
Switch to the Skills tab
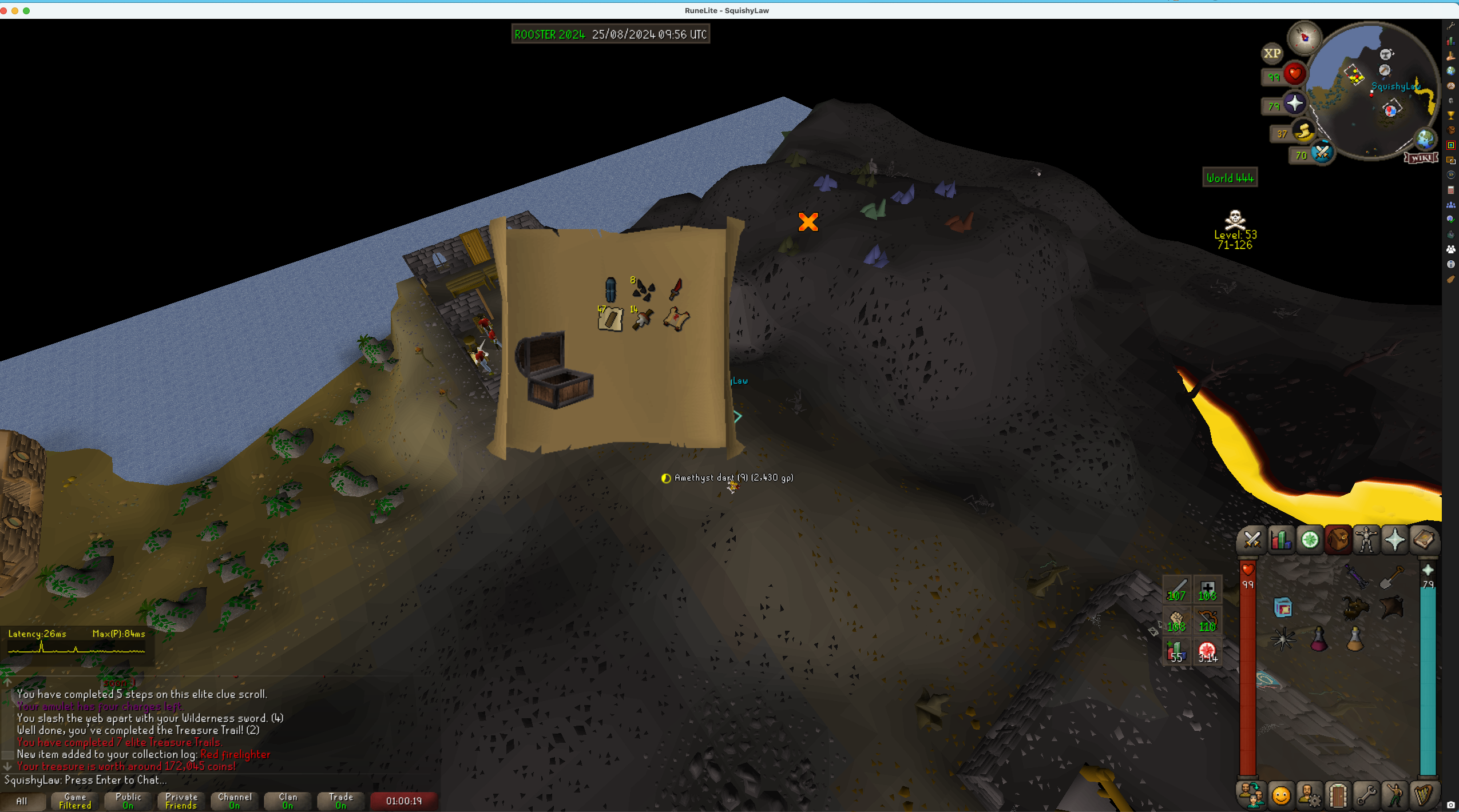pos(1280,540)
